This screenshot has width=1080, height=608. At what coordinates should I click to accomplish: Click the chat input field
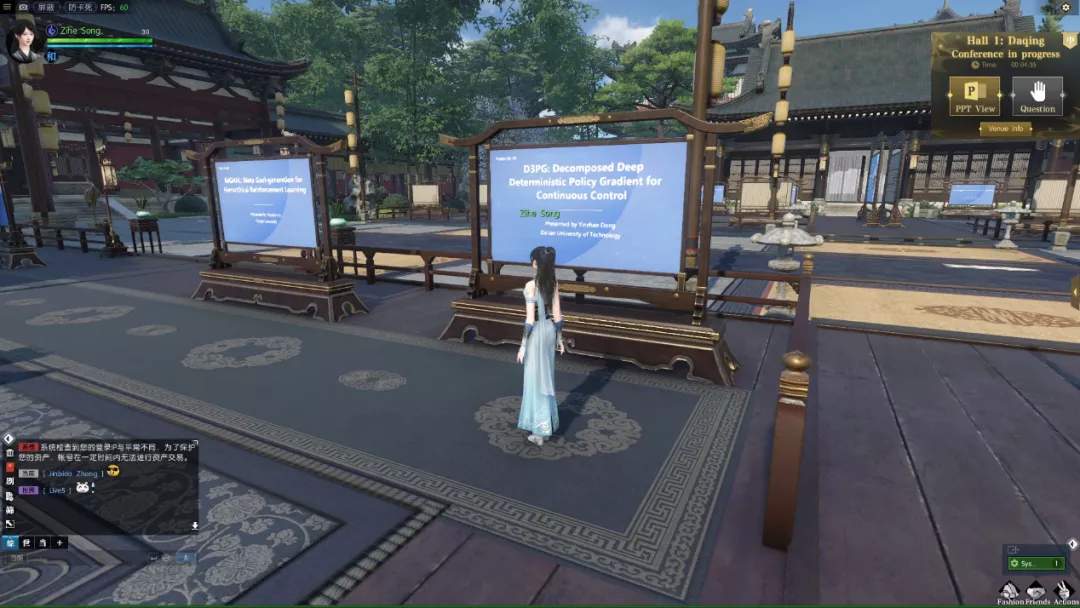pyautogui.click(x=90, y=557)
